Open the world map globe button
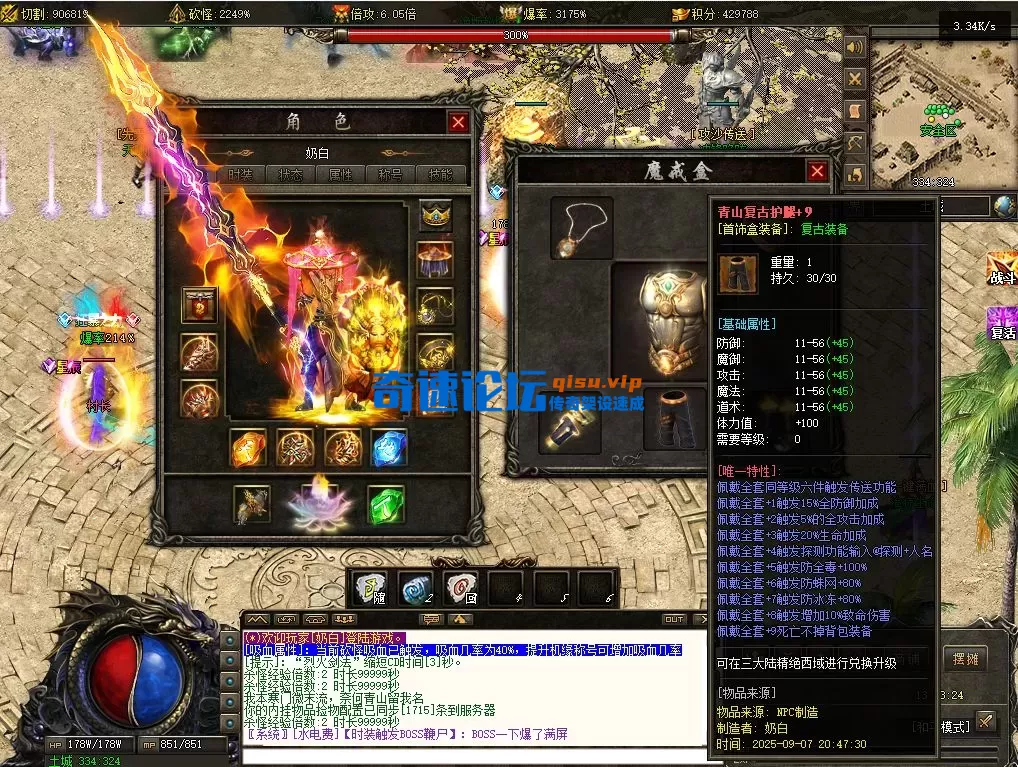Screen dimensions: 1018x767 [x=1004, y=206]
